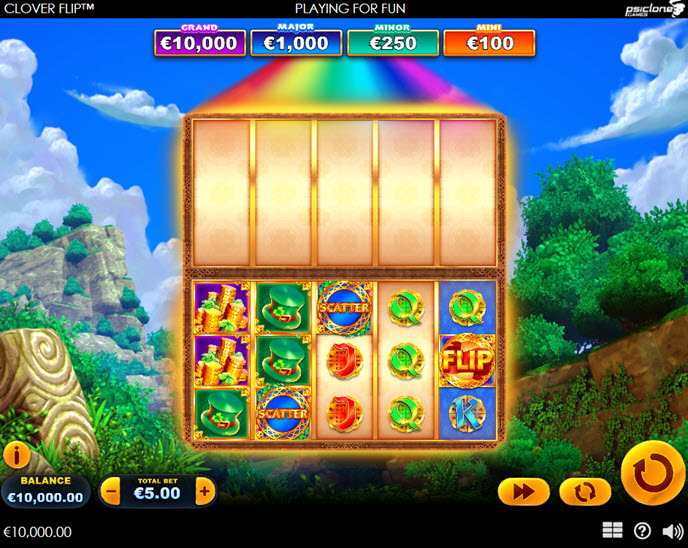Open the orange info paytable button
Screen dimensions: 688x548
tap(16, 456)
